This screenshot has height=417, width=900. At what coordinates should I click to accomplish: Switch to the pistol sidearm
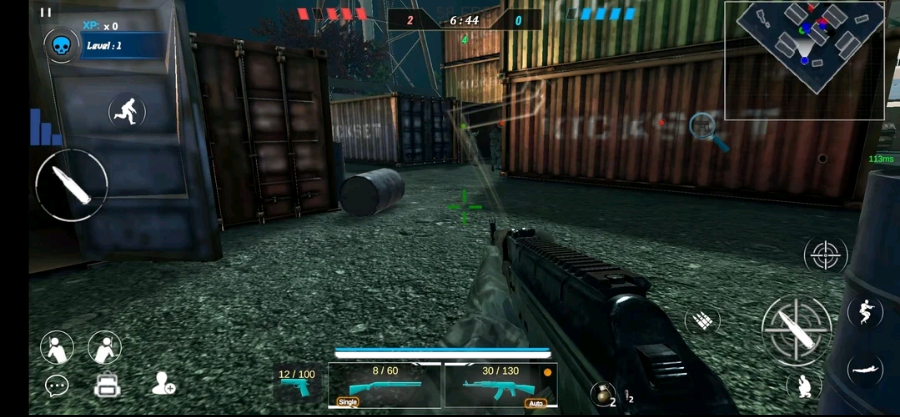point(297,385)
